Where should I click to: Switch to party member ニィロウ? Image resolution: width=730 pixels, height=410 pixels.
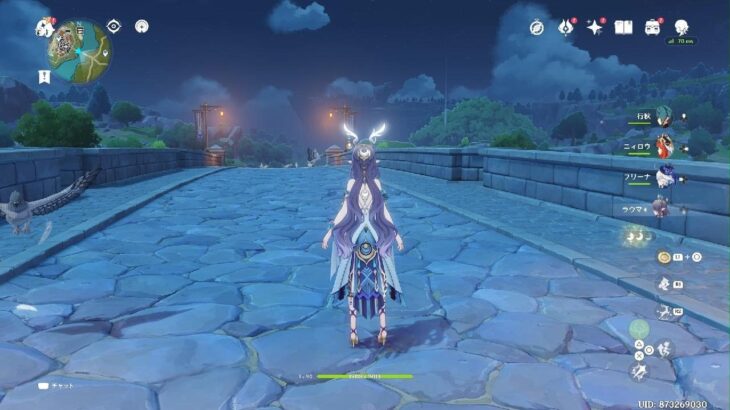pos(664,148)
